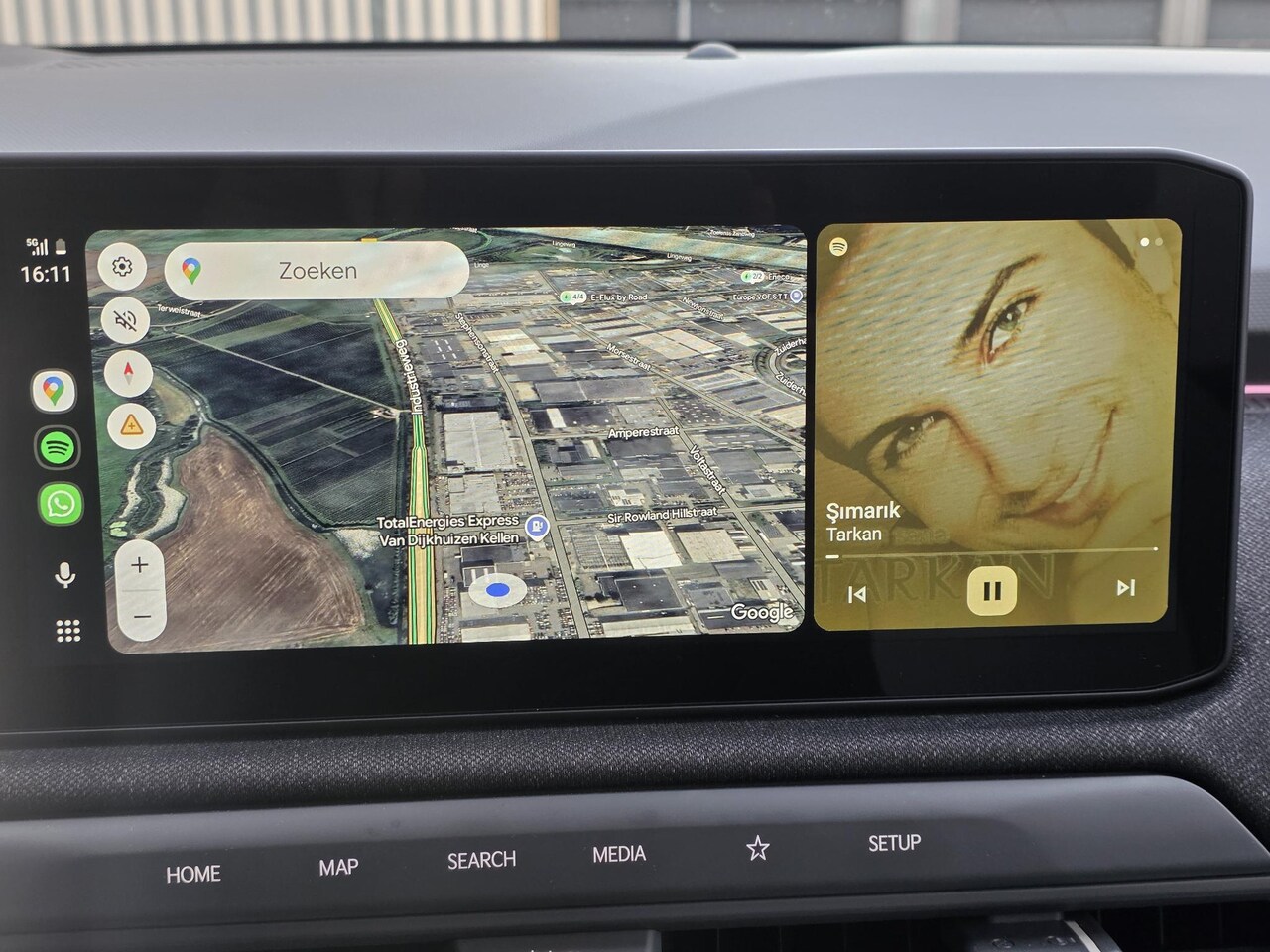This screenshot has height=952, width=1270.
Task: Tap the compass orientation button
Action: click(x=128, y=373)
